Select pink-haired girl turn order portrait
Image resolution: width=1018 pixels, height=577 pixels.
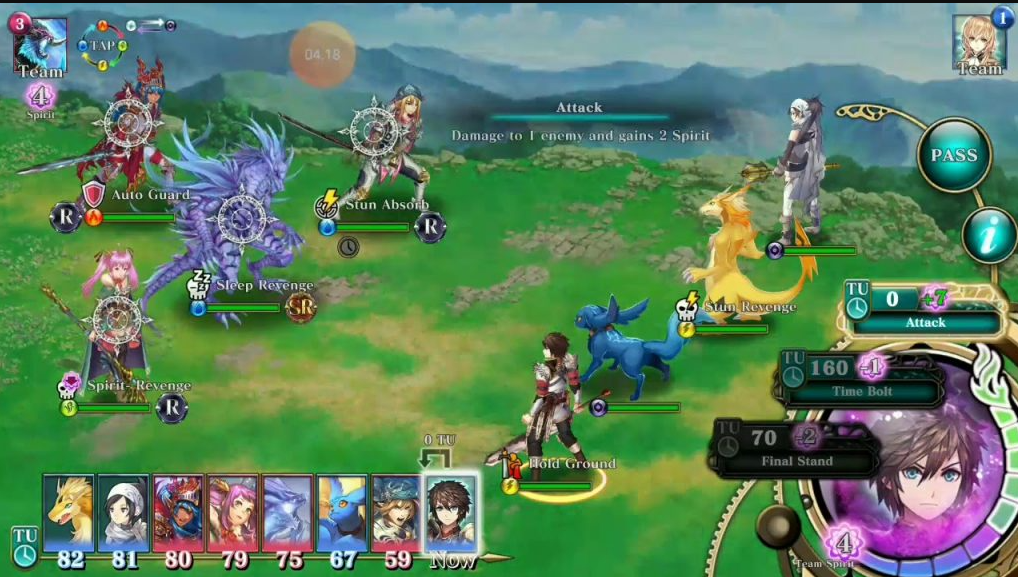click(x=232, y=512)
